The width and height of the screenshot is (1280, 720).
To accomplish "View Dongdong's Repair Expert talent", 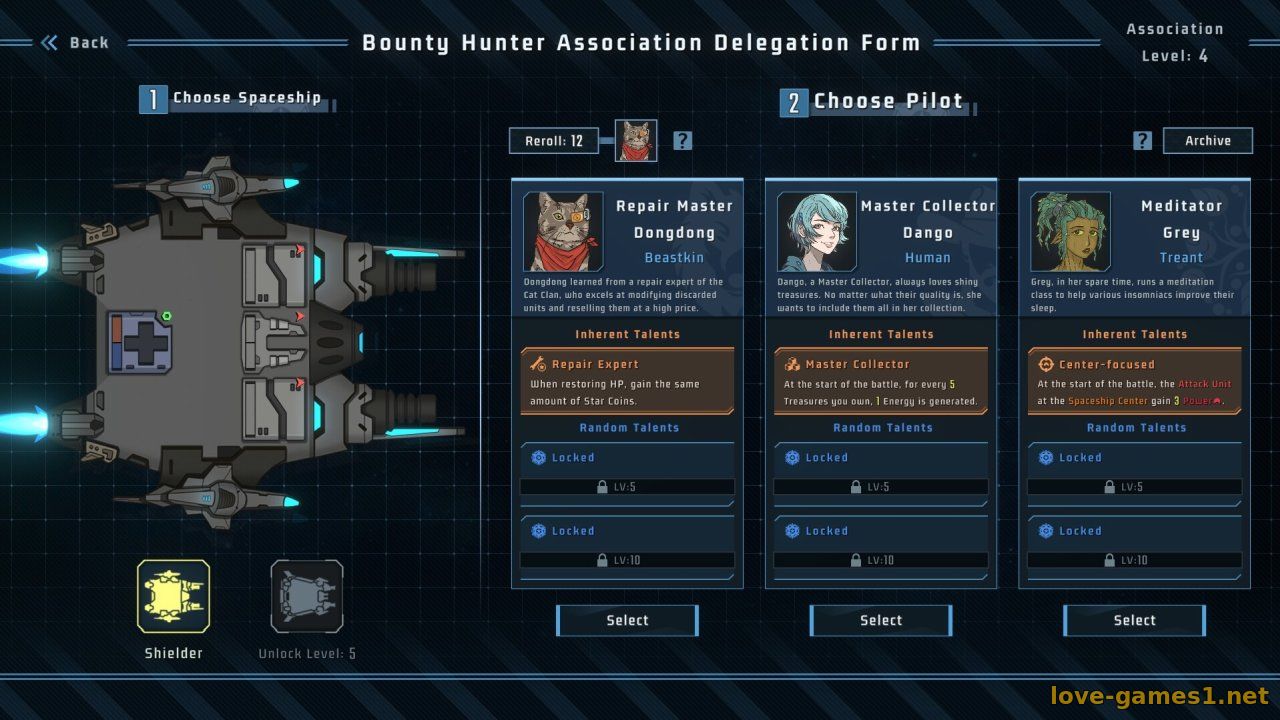I will click(627, 381).
